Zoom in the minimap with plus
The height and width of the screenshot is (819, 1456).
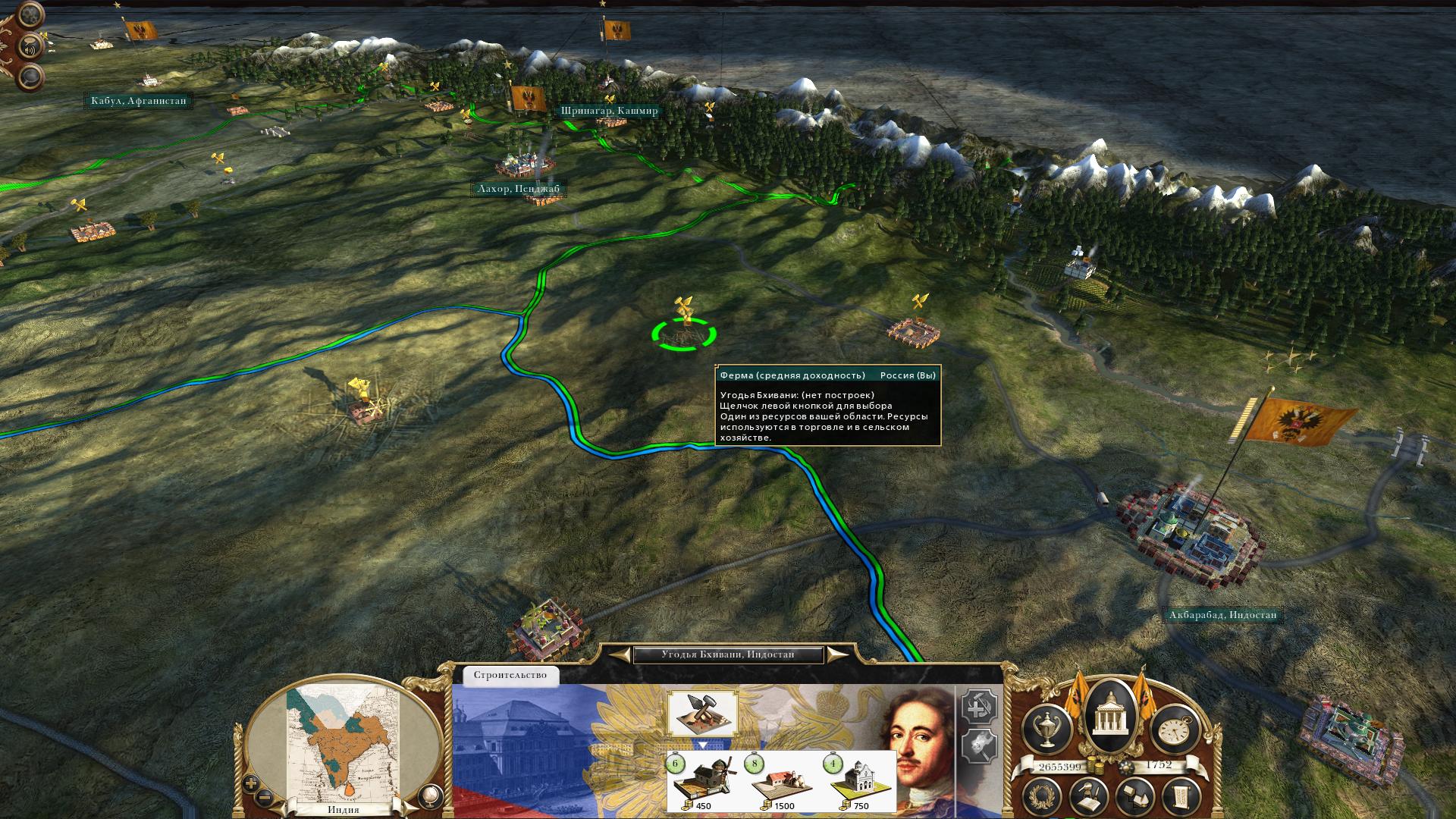click(251, 784)
